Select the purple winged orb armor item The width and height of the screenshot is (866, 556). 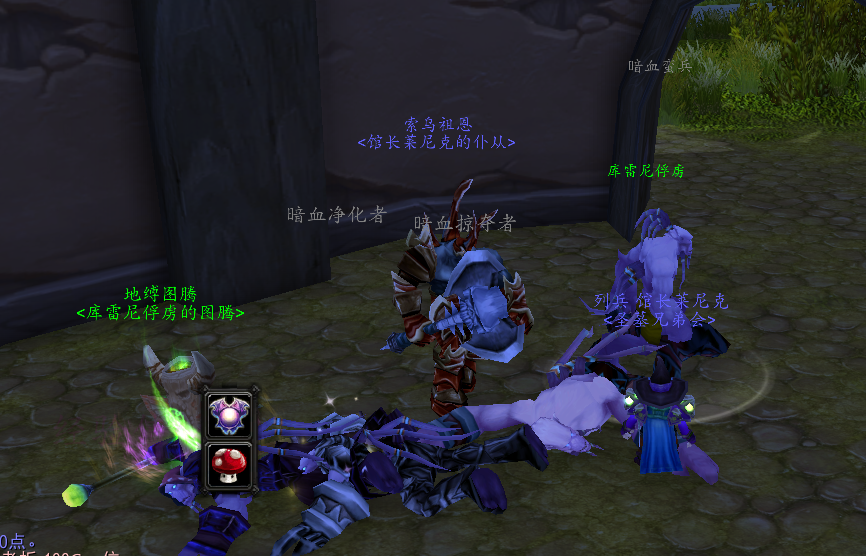(228, 414)
